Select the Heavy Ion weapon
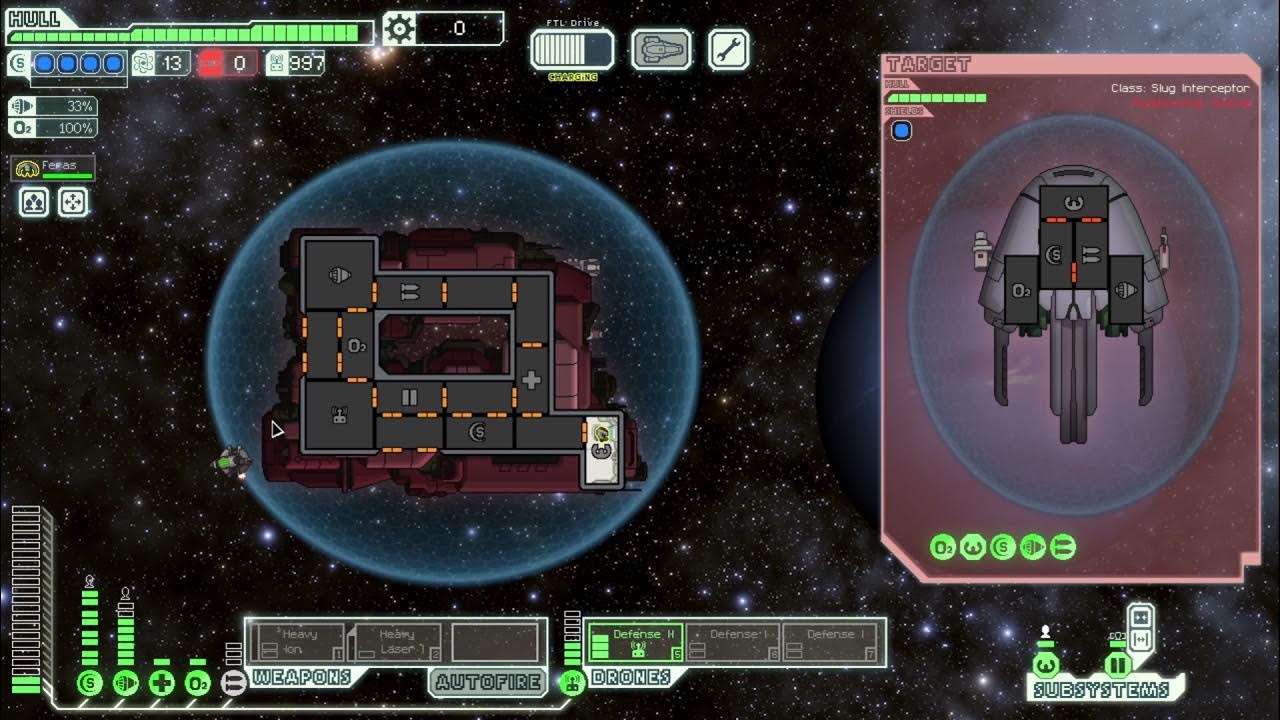 [298, 641]
